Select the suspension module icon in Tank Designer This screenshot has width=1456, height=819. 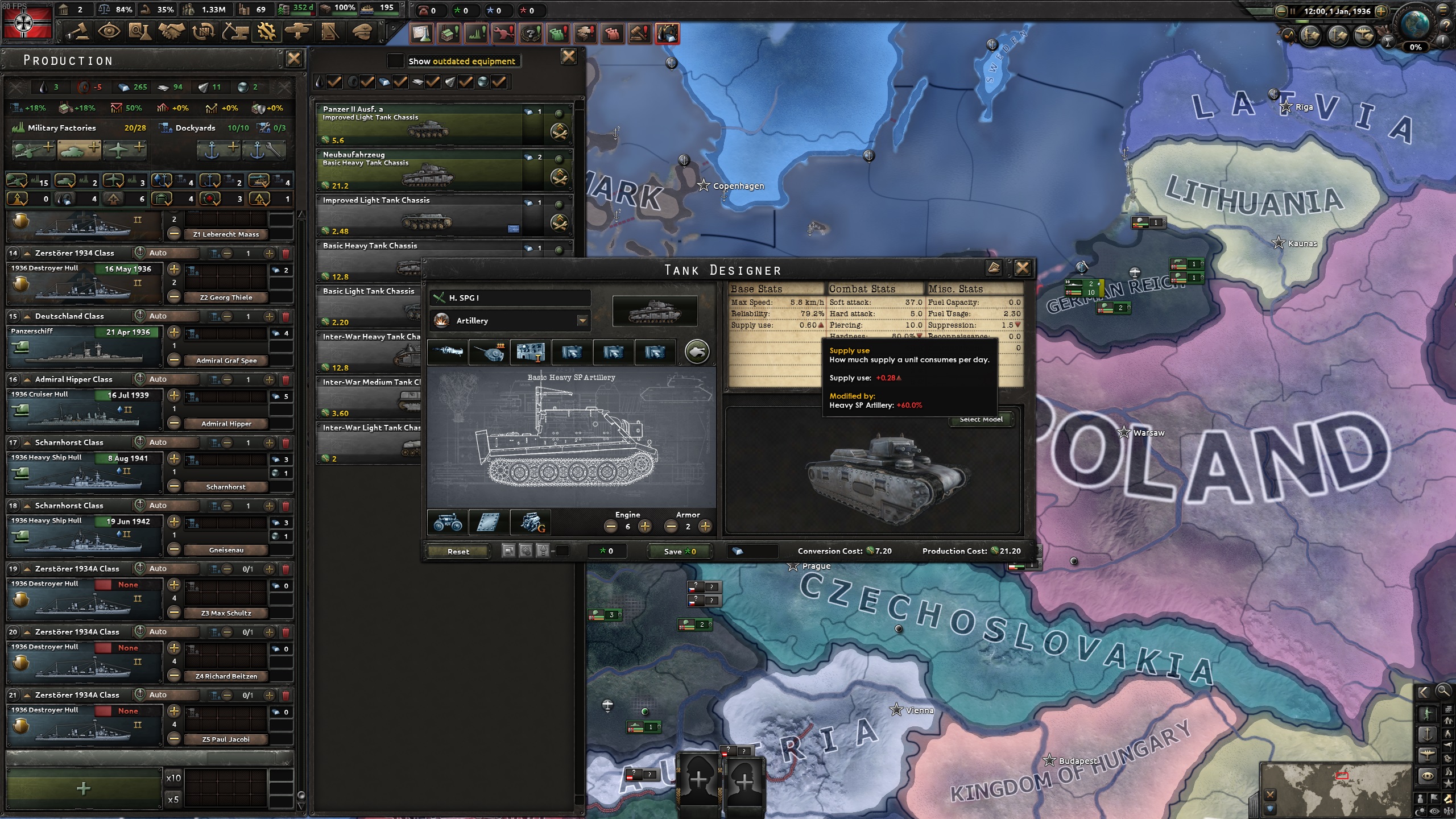coord(448,523)
